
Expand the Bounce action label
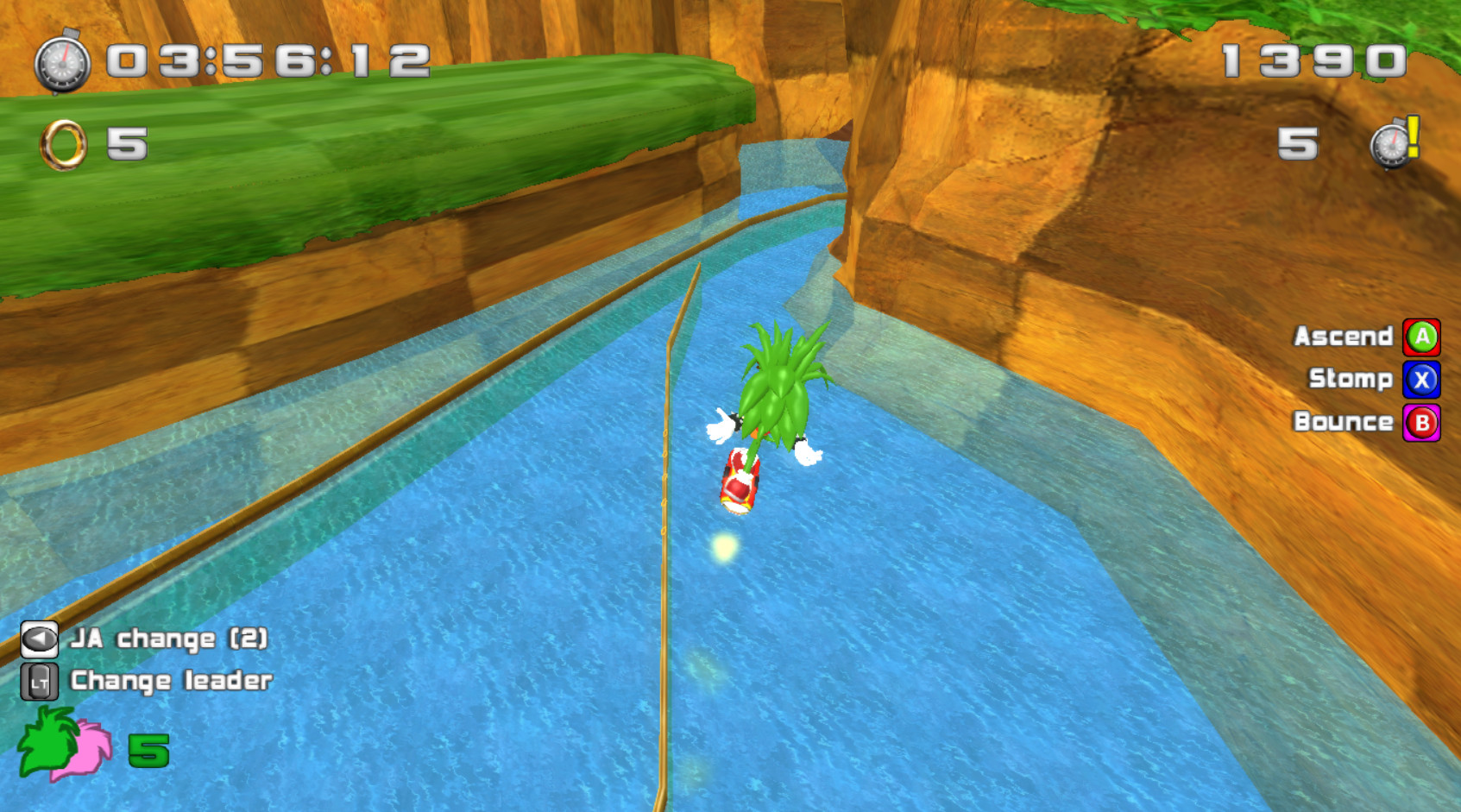[x=1344, y=422]
